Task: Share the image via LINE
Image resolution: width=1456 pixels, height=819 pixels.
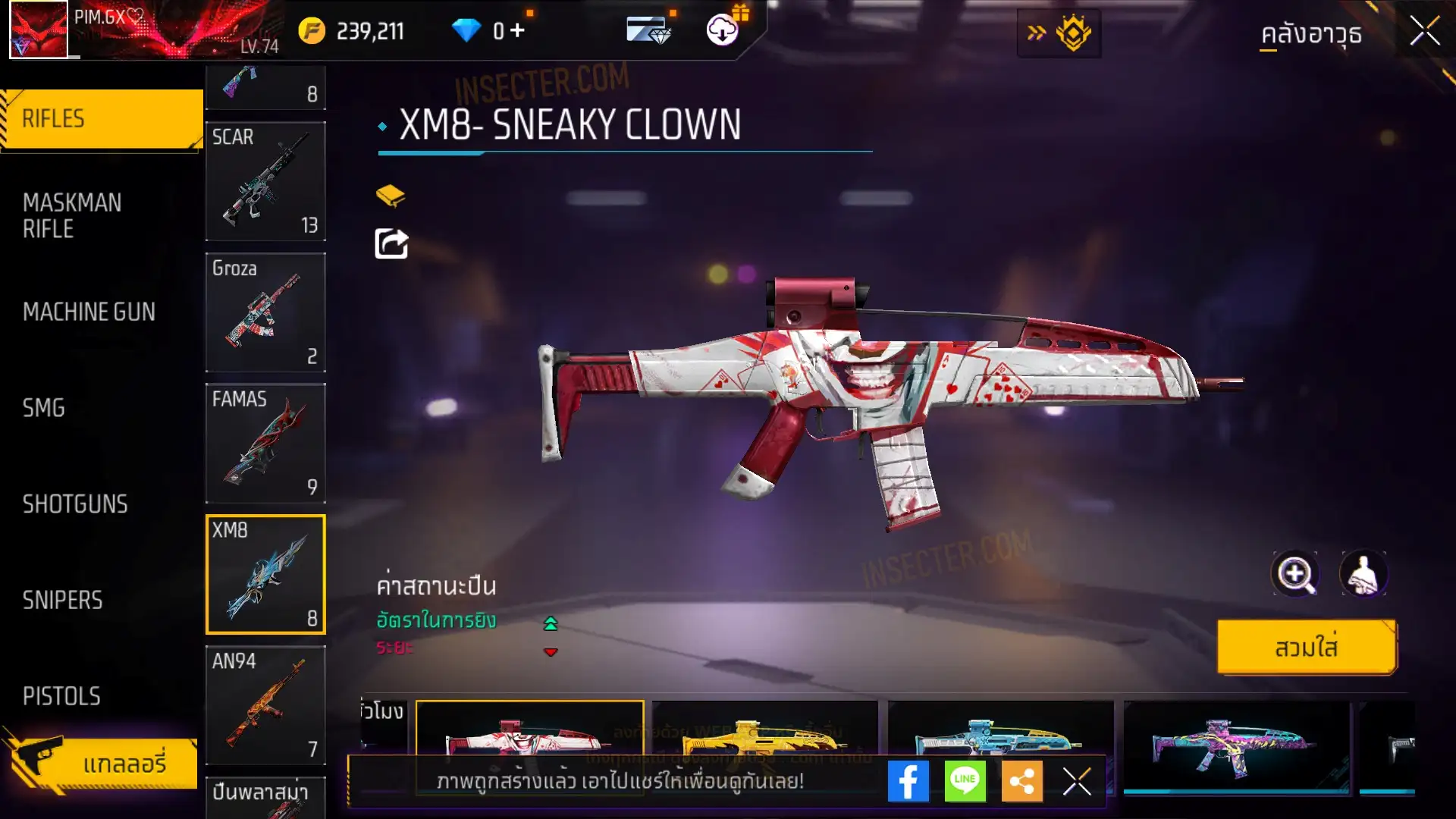Action: (965, 781)
